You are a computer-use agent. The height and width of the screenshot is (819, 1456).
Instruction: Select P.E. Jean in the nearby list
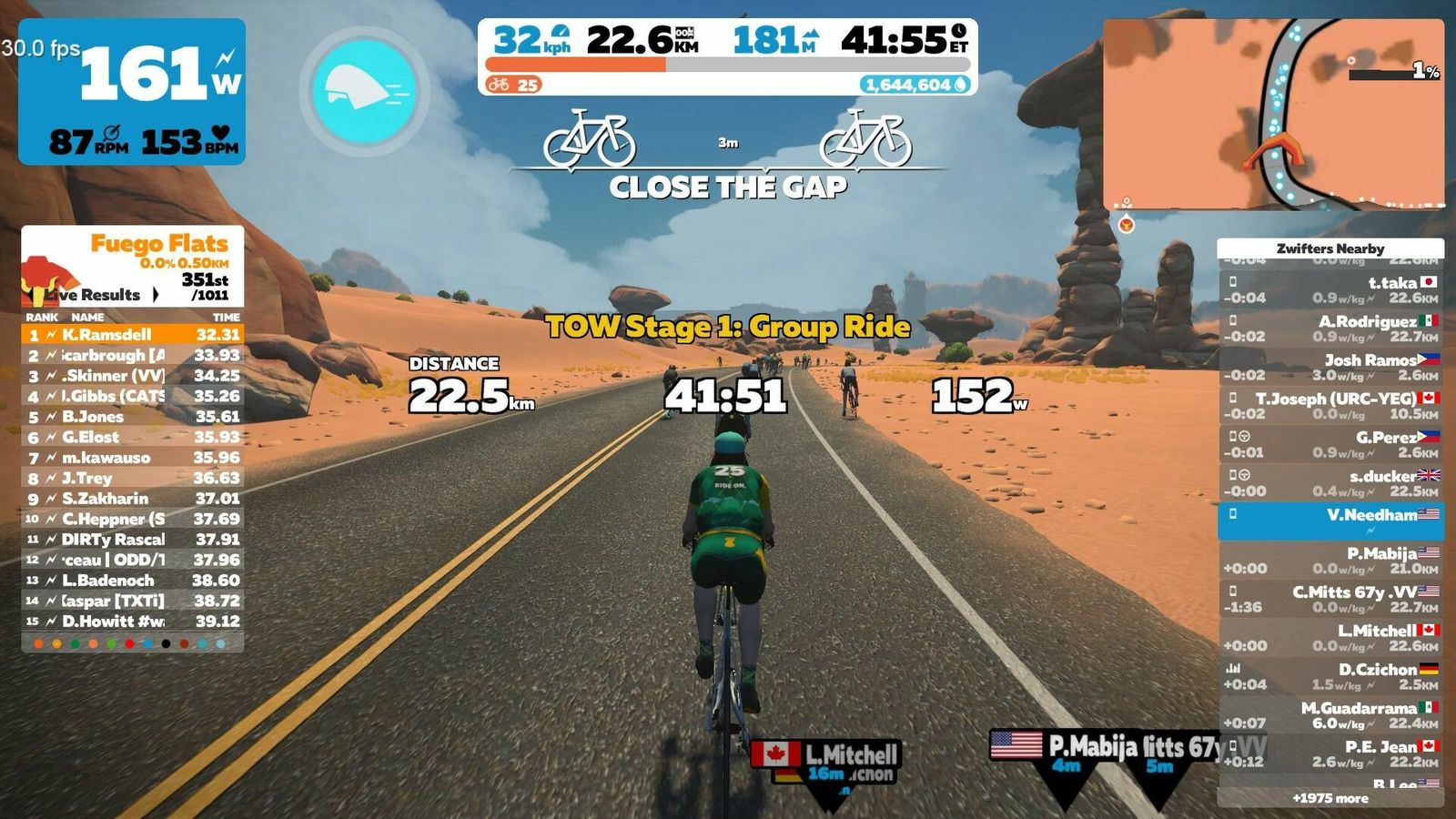(x=1330, y=753)
